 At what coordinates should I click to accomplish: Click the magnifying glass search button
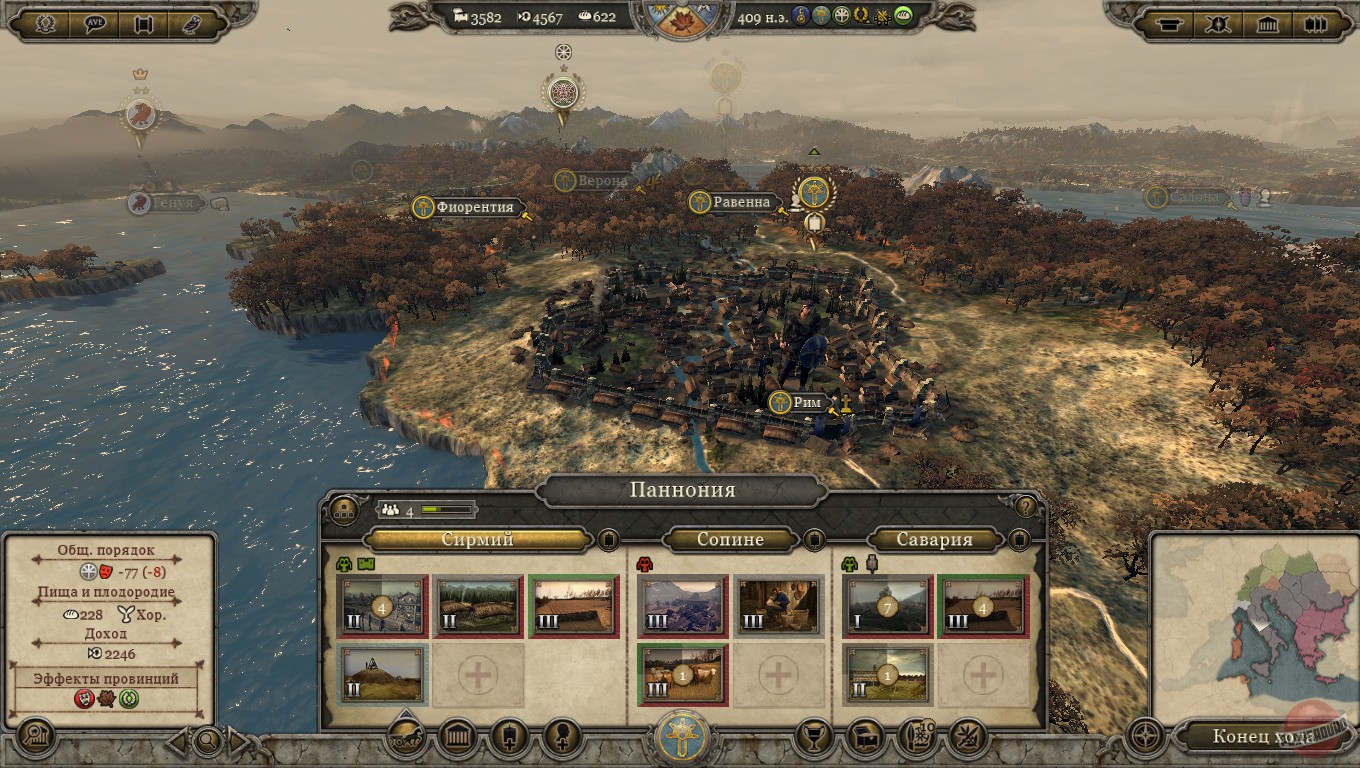(x=208, y=741)
